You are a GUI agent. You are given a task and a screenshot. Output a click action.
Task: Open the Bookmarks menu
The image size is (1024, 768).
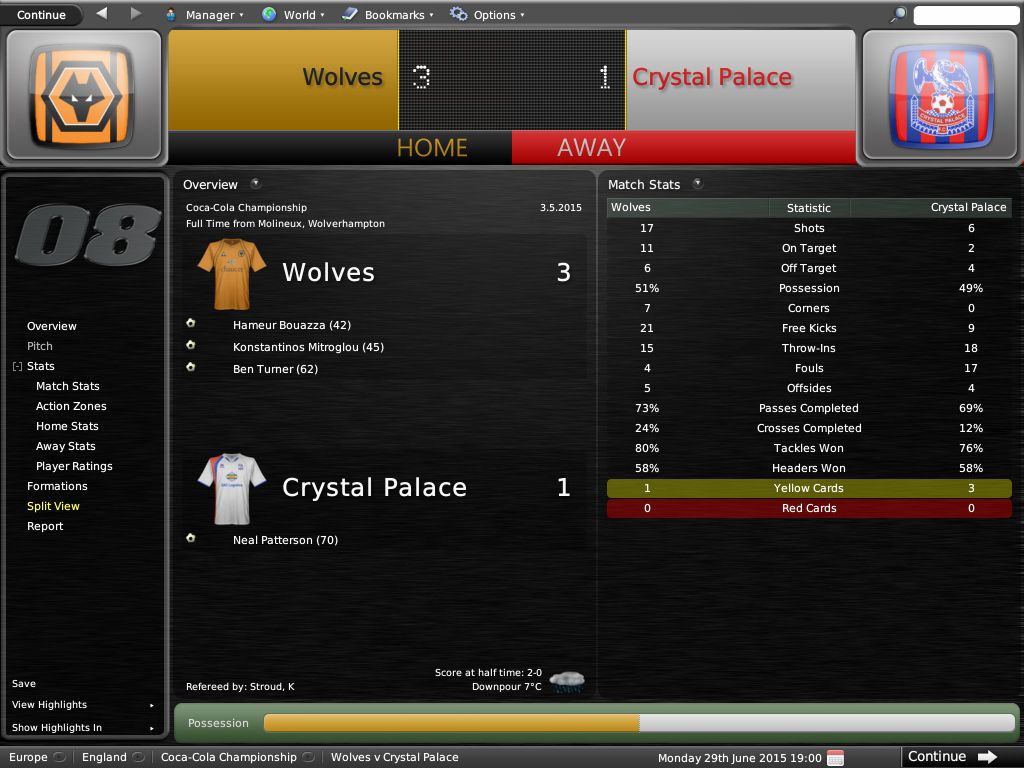coord(388,15)
